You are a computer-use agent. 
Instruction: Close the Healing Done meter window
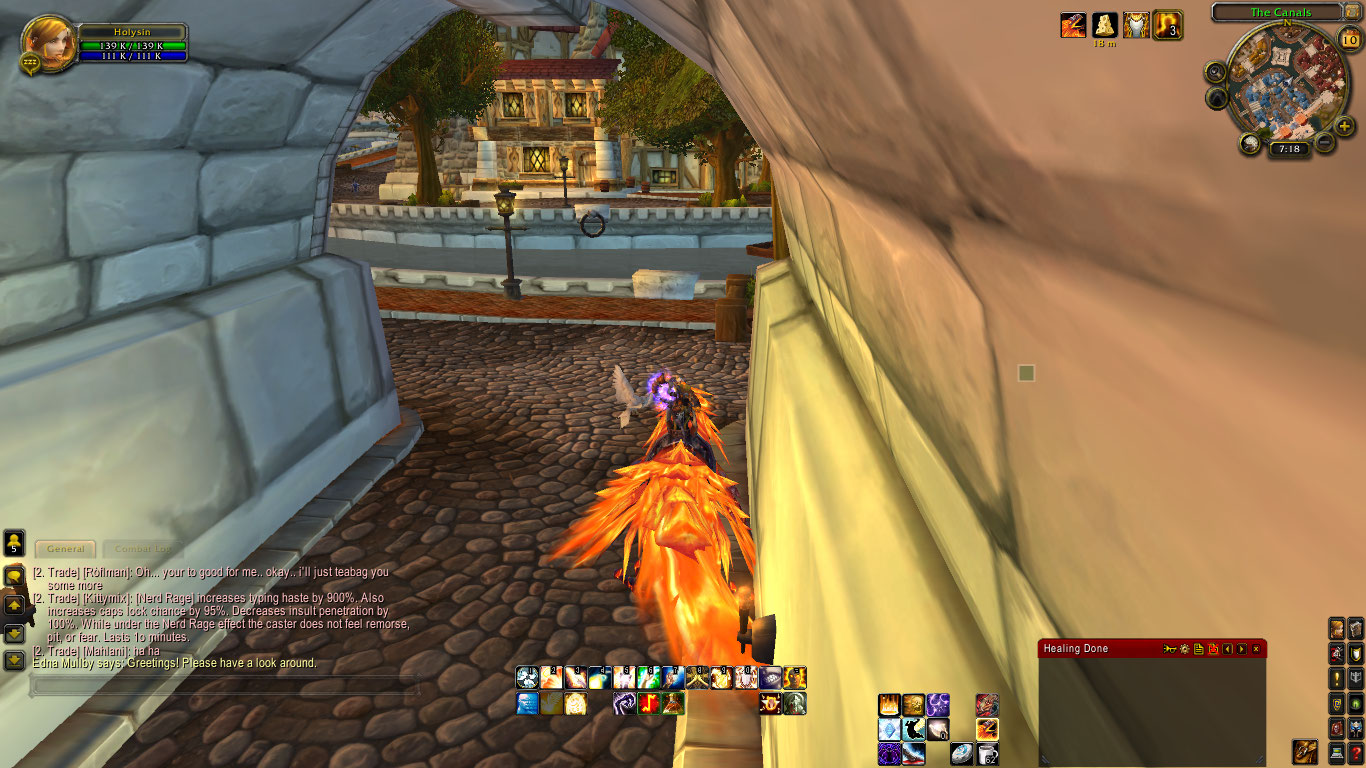[x=1256, y=649]
